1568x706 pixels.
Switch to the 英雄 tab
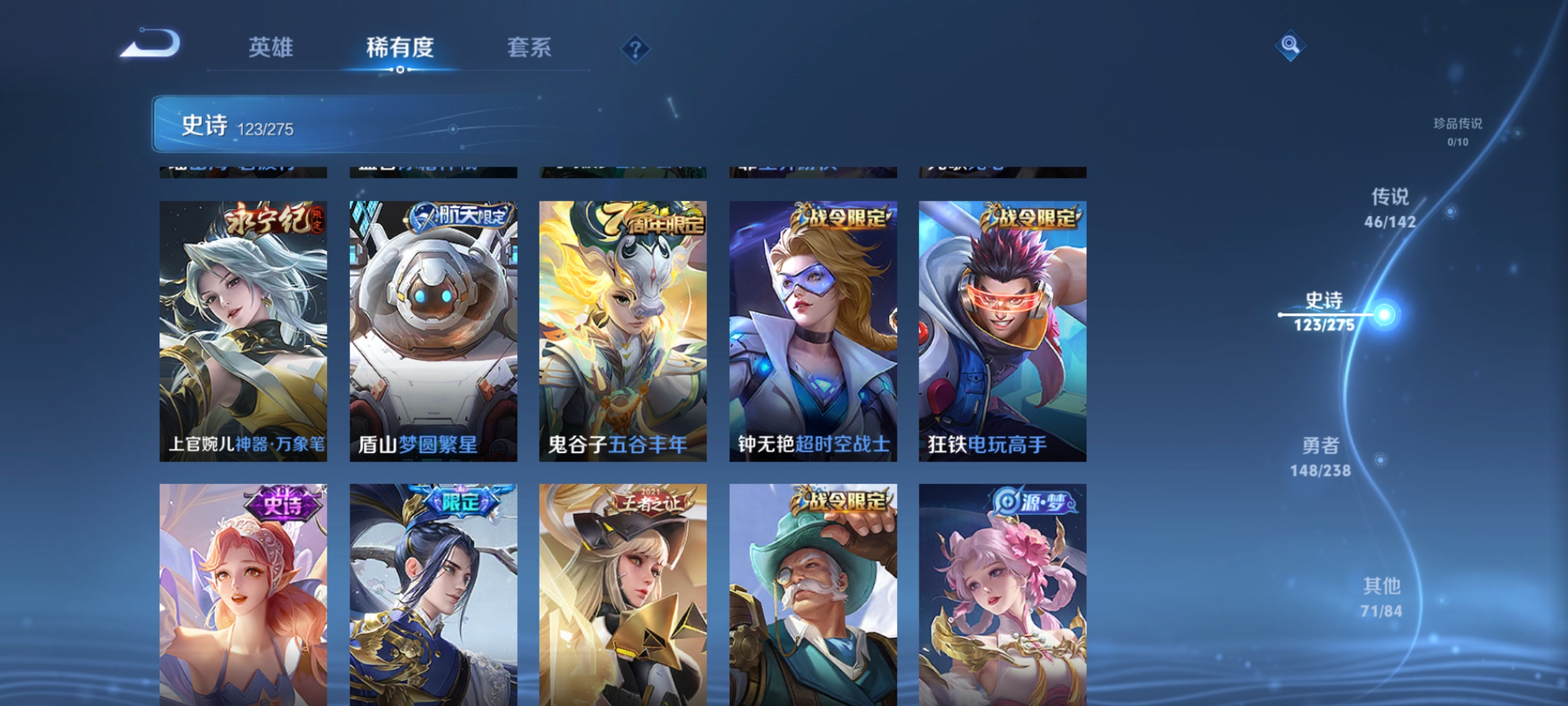[x=272, y=48]
